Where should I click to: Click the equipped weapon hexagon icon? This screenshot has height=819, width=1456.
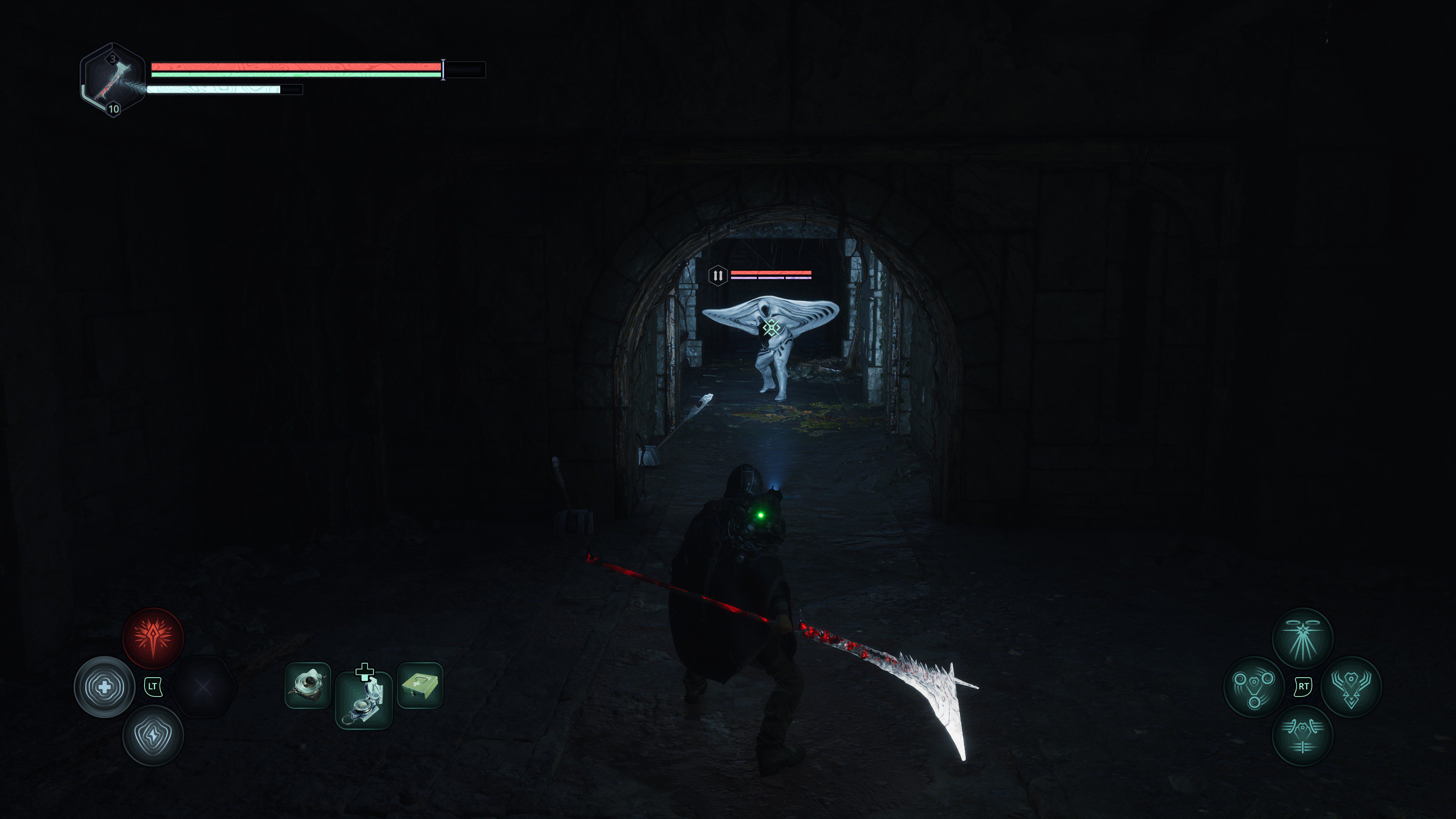coord(113,80)
